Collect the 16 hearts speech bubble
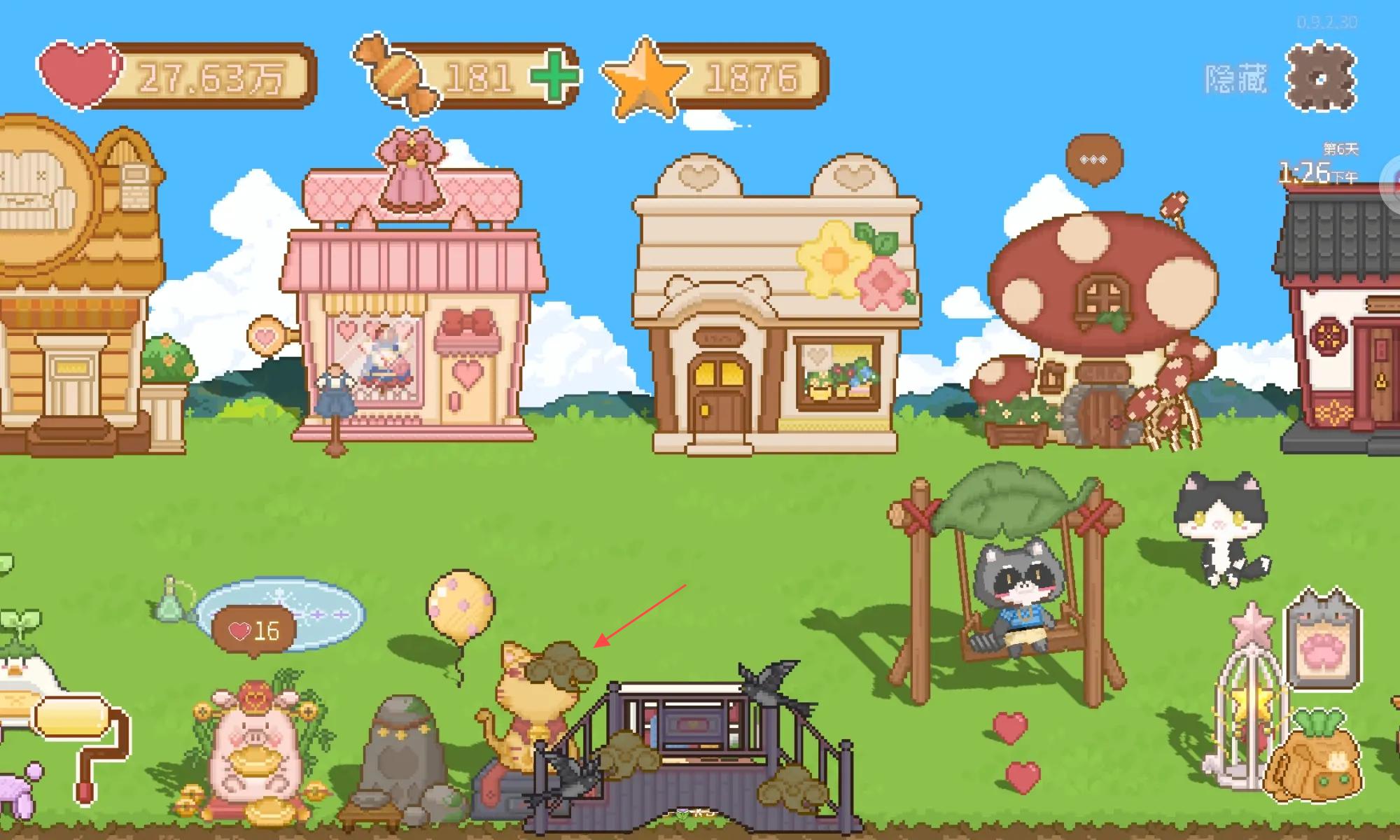1400x840 pixels. pyautogui.click(x=254, y=631)
